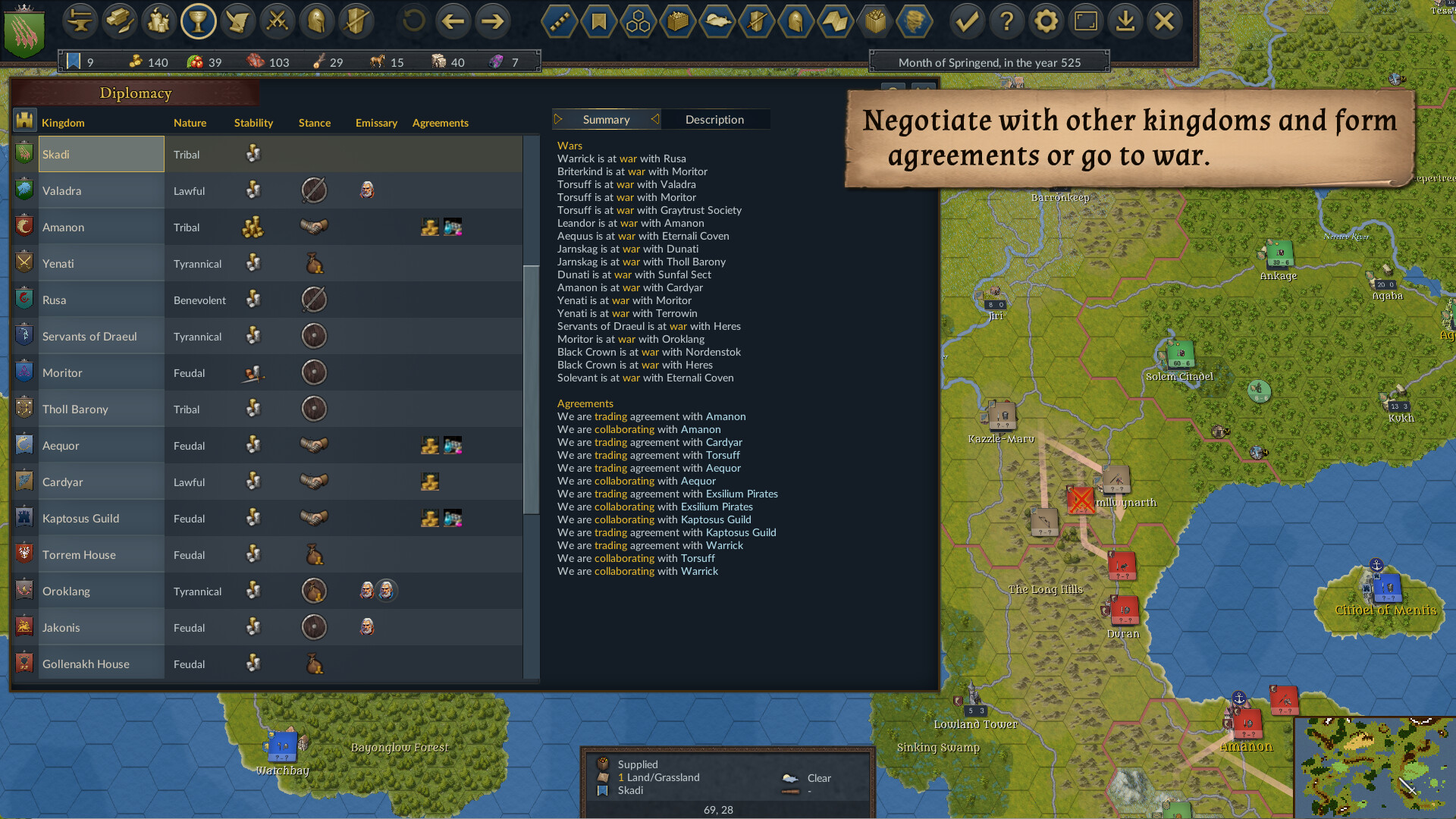Viewport: 1456px width, 819px height.
Task: Open the anvil crafting panel
Action: tap(80, 21)
